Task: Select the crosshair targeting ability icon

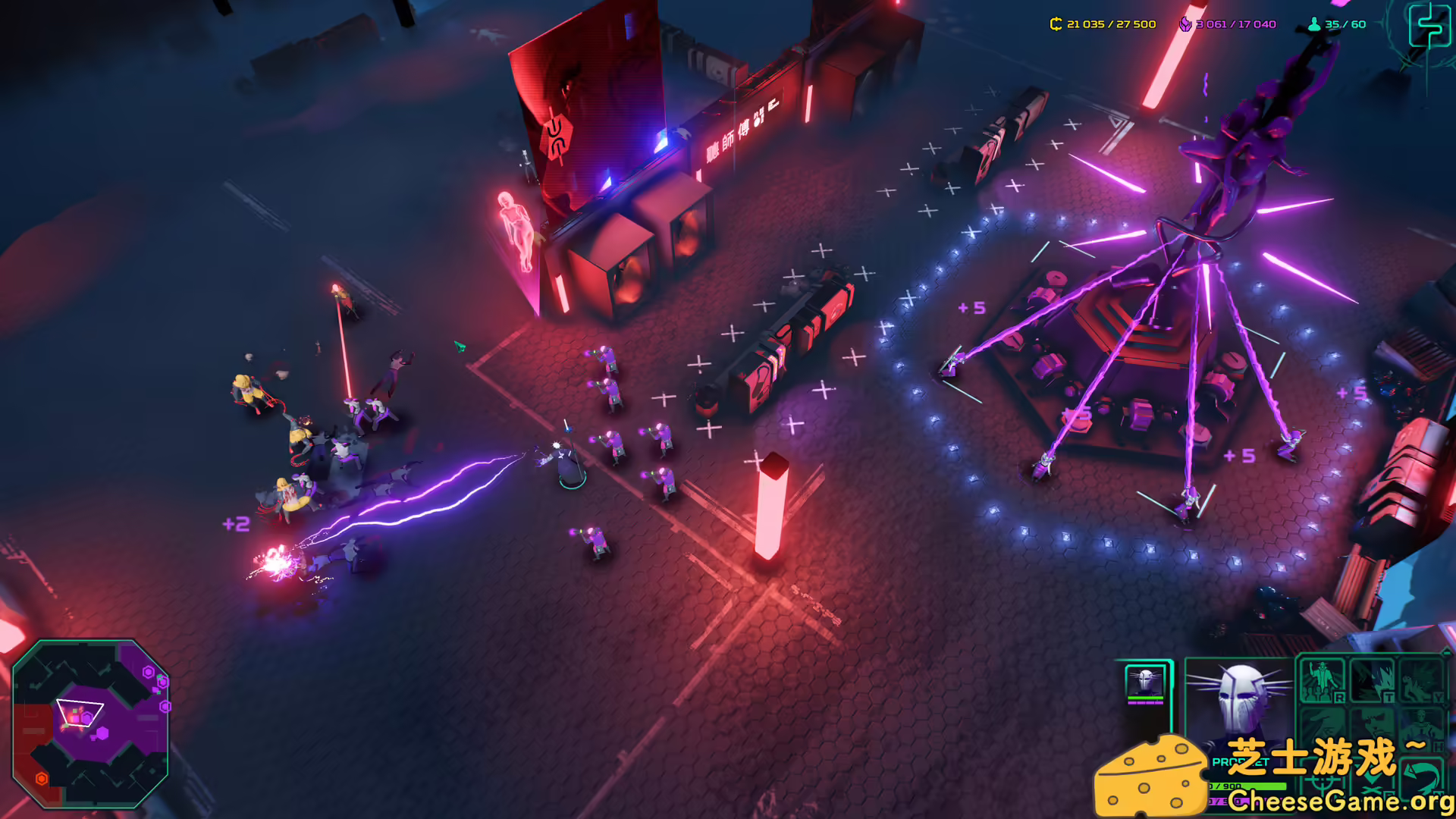Action: 1322,781
